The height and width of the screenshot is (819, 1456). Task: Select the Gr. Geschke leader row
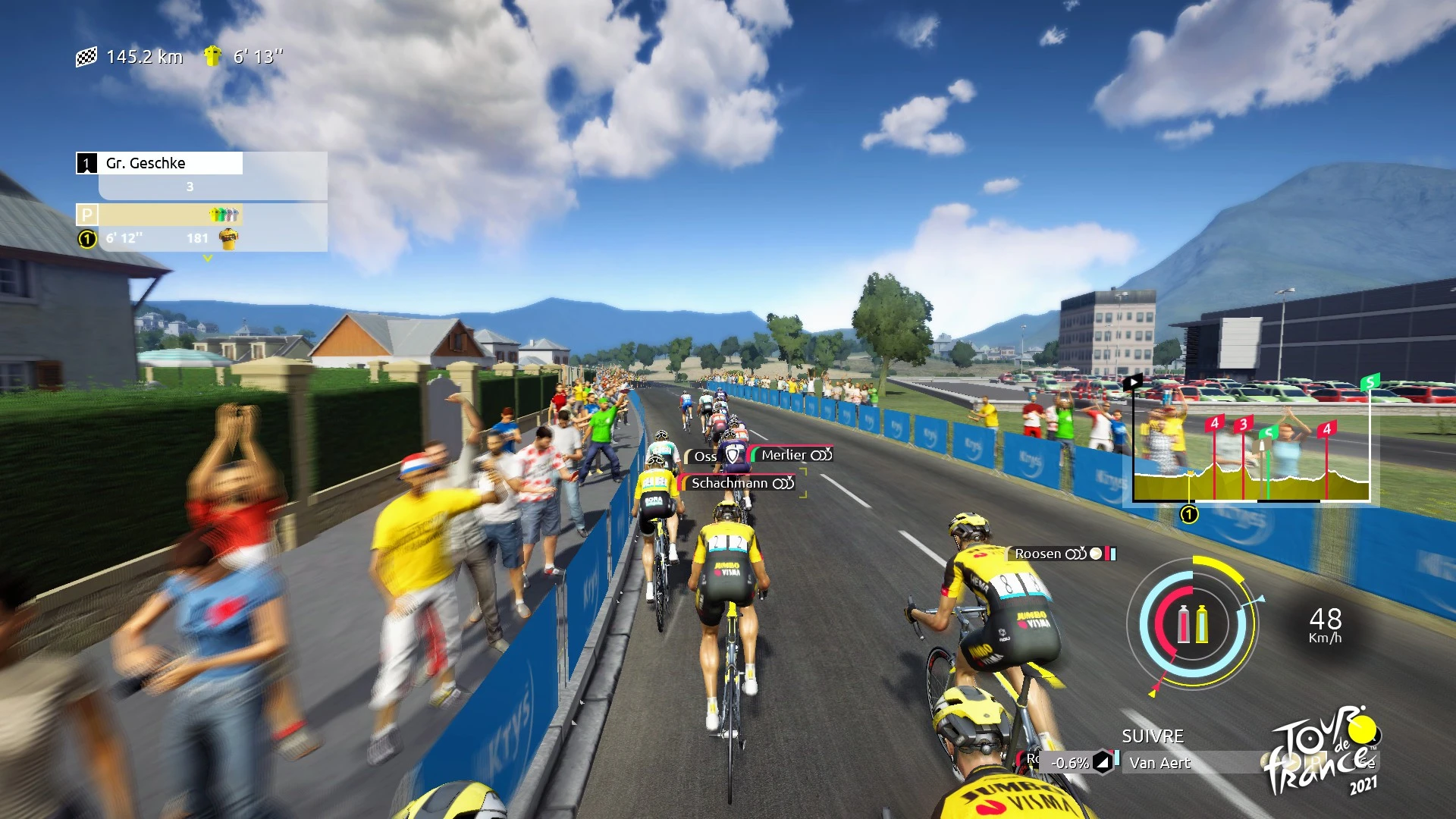(159, 163)
